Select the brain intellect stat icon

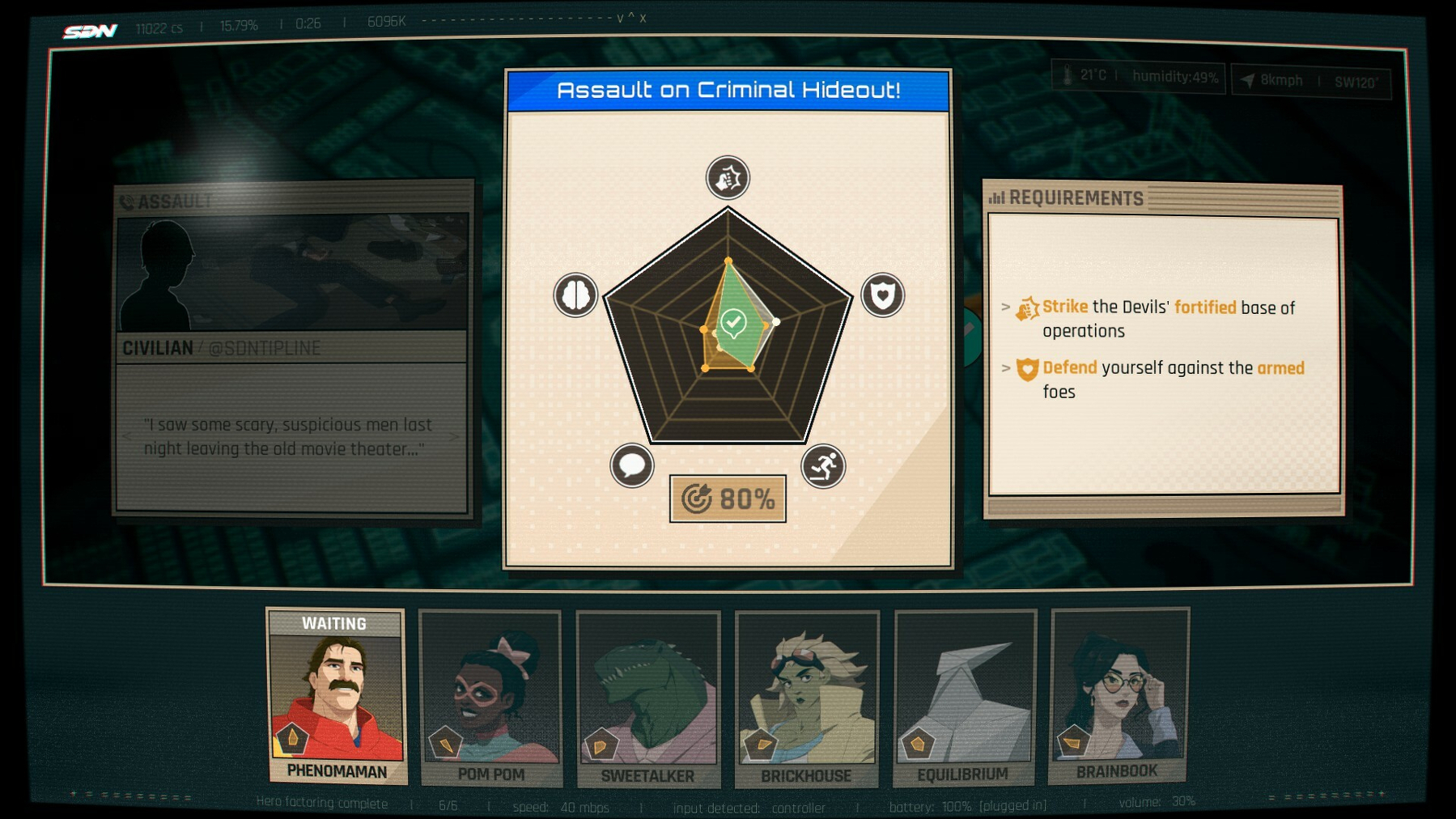pos(575,296)
